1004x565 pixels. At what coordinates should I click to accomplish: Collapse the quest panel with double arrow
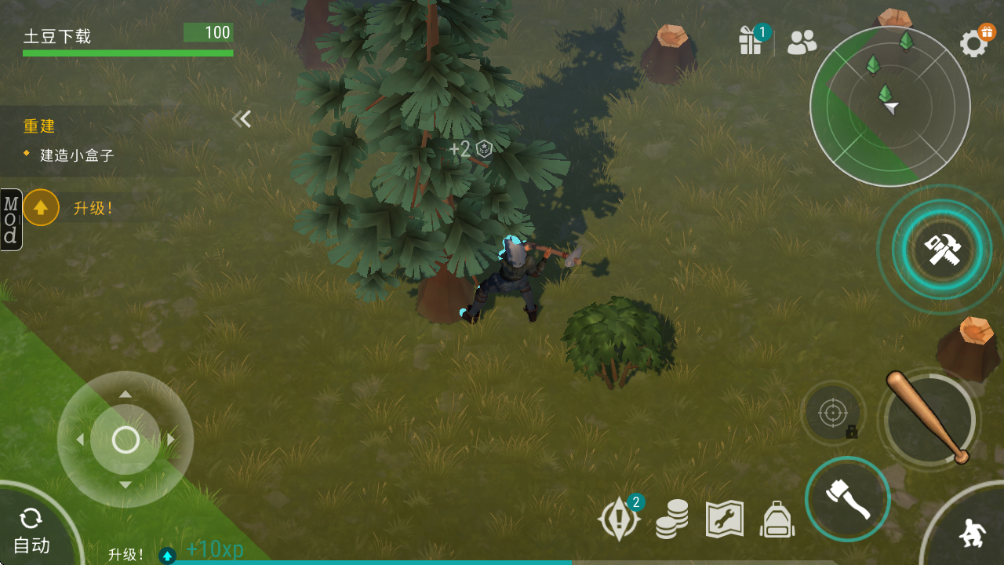(x=242, y=120)
